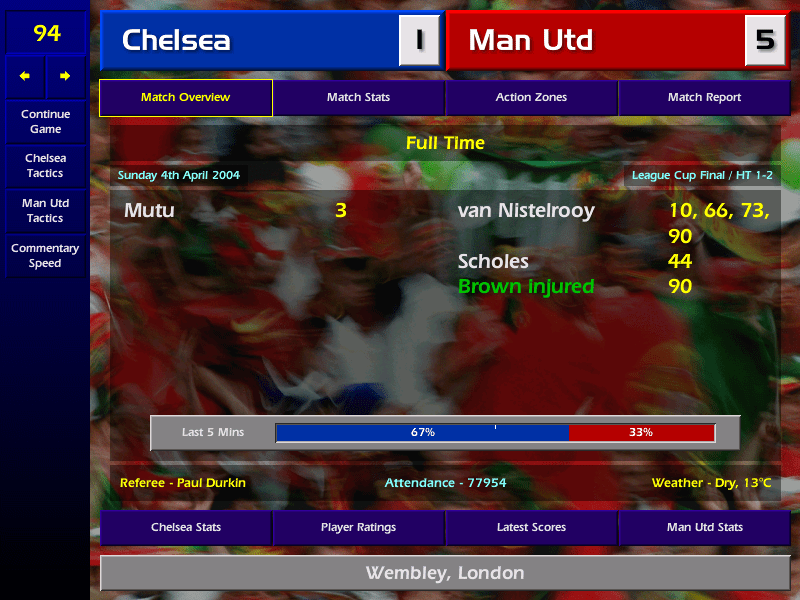Select the Chelsea team name header
800x600 pixels.
pyautogui.click(x=250, y=40)
